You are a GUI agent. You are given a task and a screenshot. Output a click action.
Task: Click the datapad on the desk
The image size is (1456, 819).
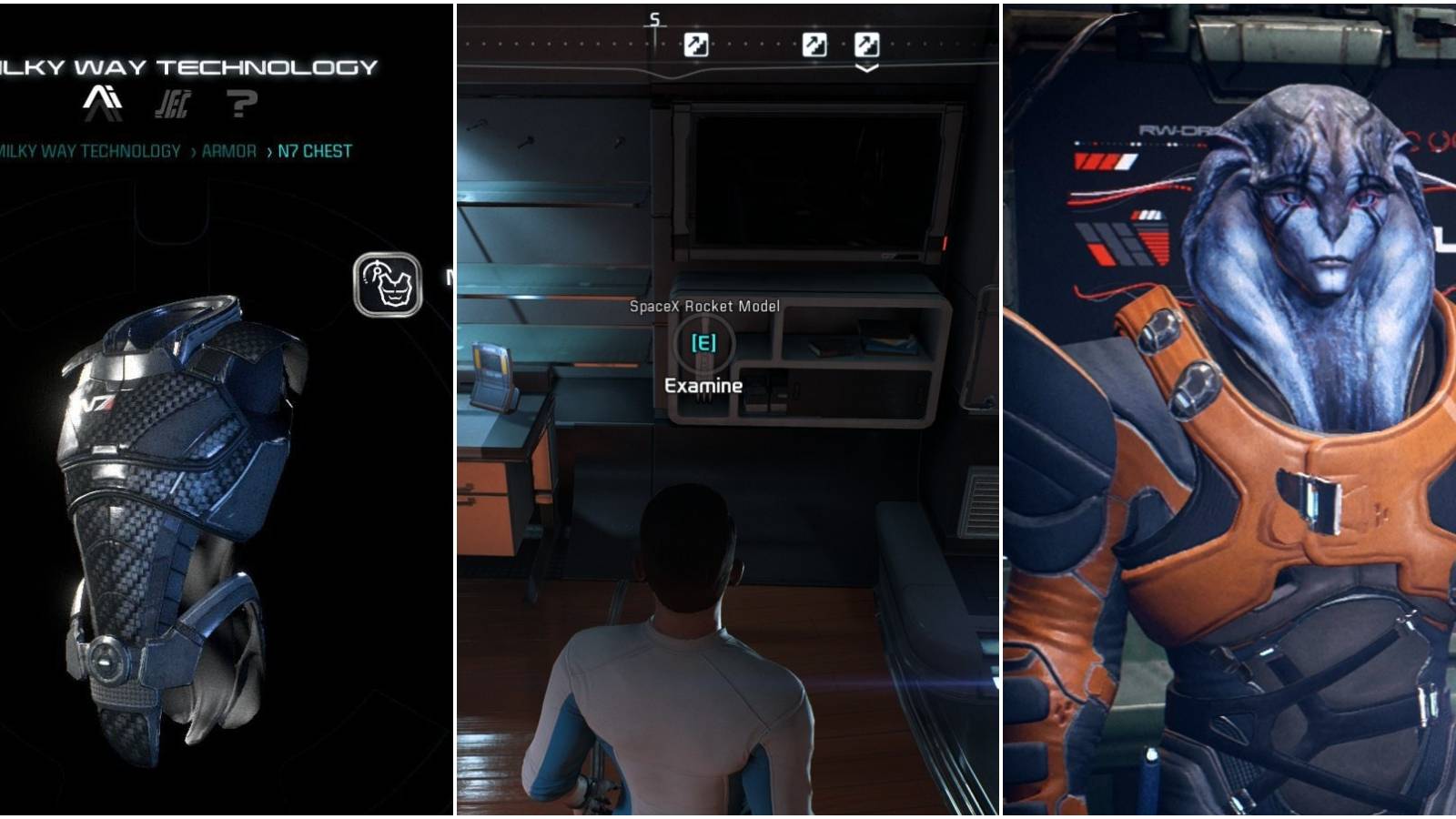[x=494, y=369]
